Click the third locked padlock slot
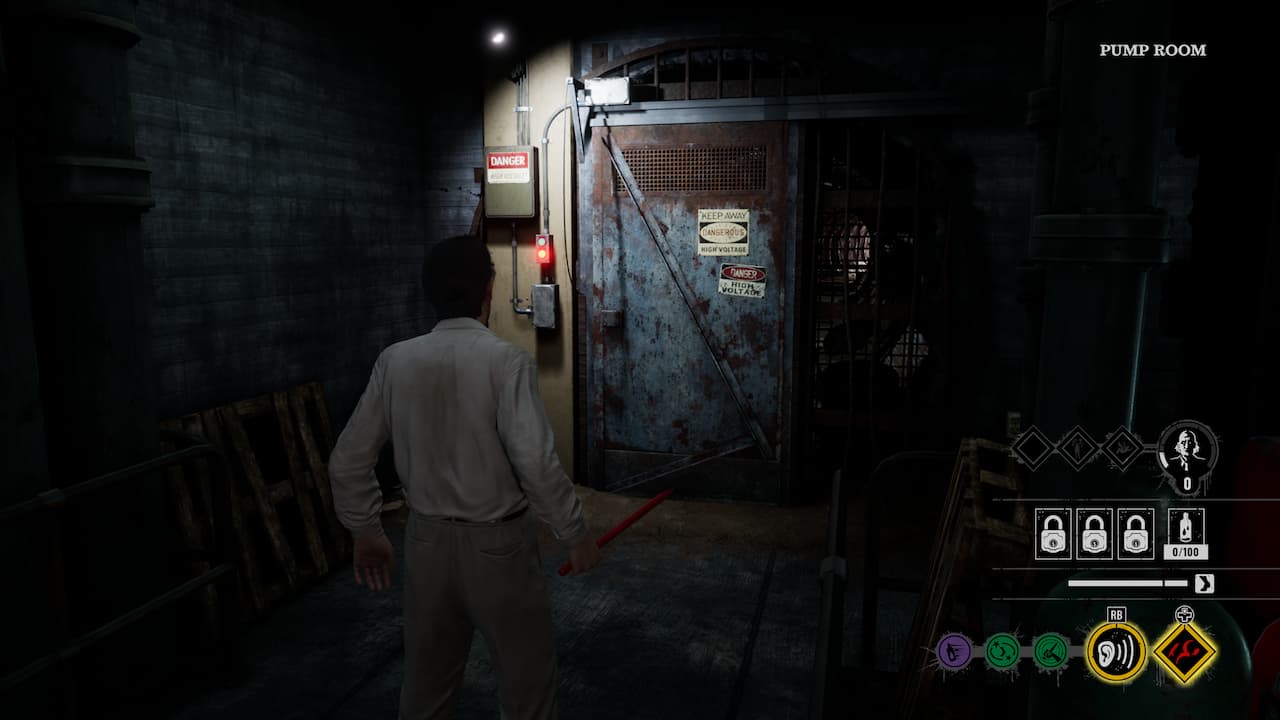The height and width of the screenshot is (720, 1280). 1134,533
